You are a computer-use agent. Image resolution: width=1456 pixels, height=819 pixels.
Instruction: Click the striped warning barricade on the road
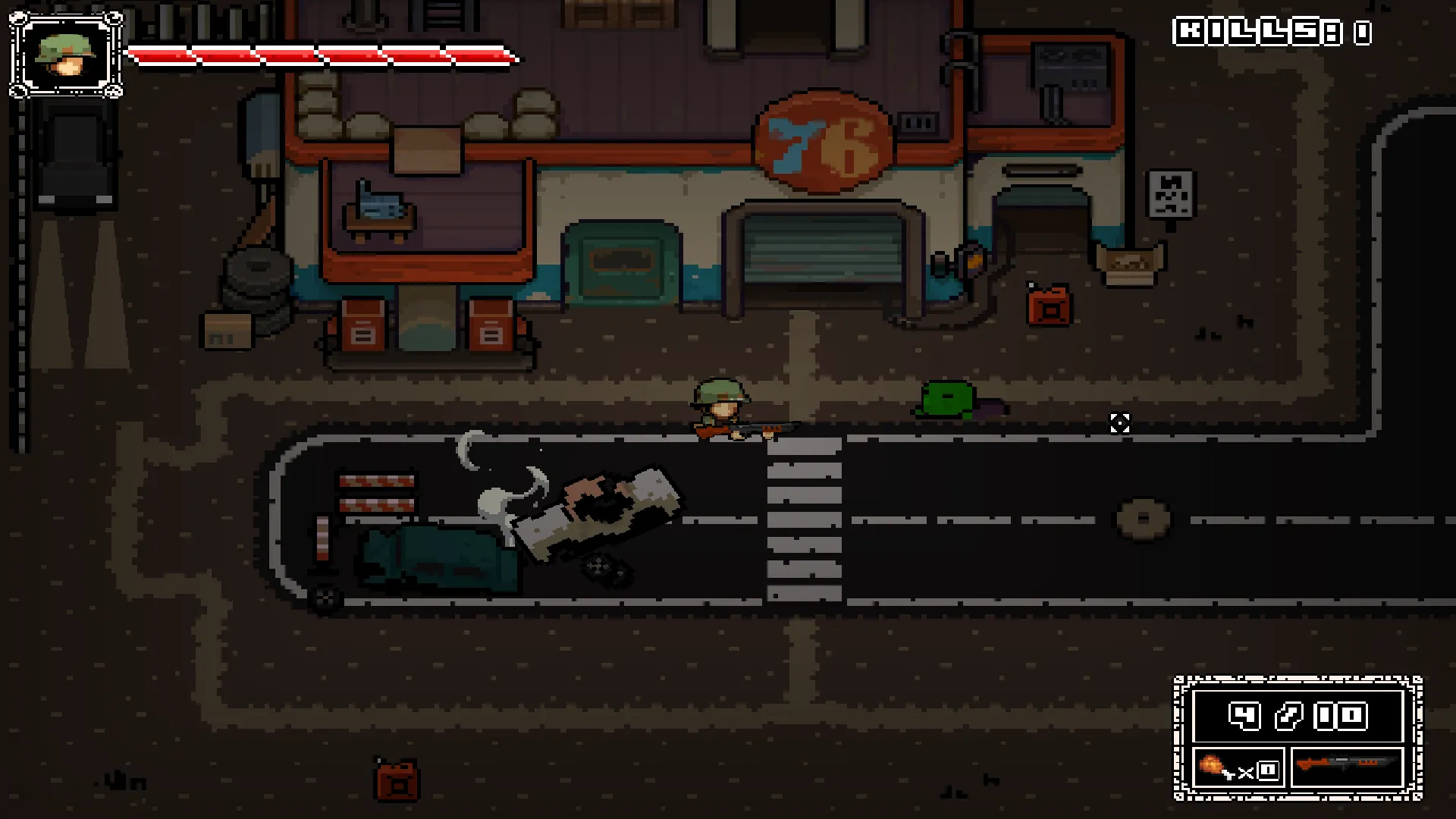tap(377, 493)
